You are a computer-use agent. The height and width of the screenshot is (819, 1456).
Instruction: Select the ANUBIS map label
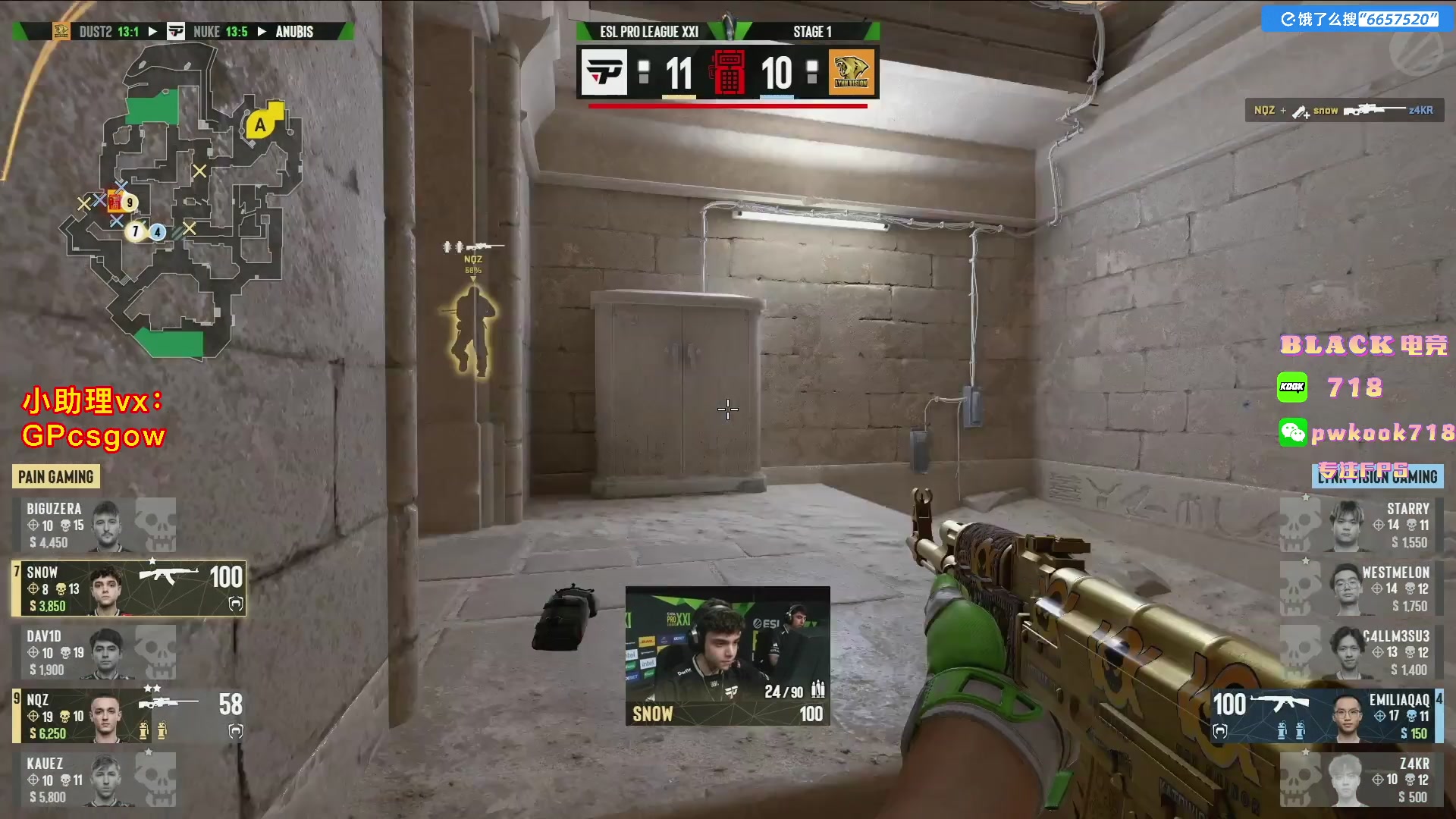point(294,32)
